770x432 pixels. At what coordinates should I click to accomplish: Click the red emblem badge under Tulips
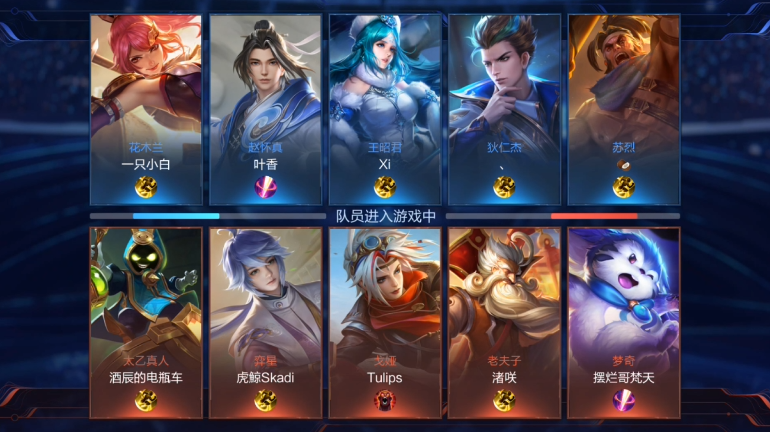coord(385,400)
